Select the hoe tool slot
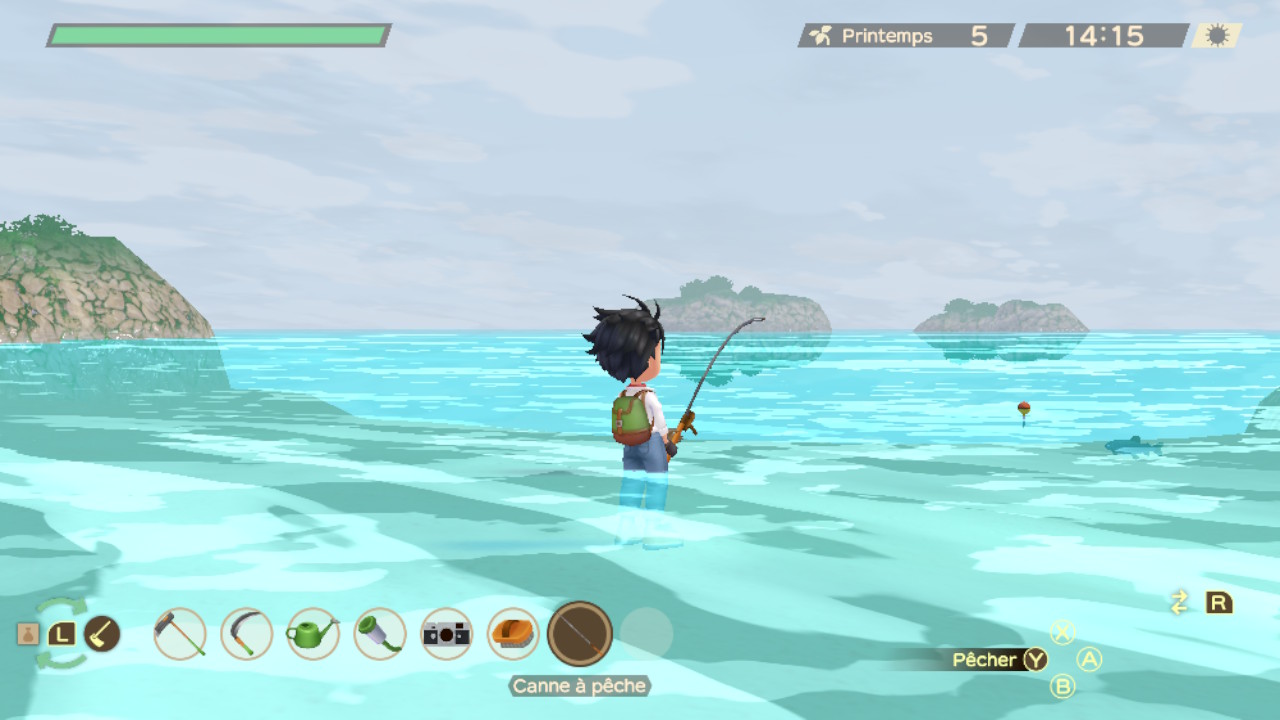The height and width of the screenshot is (720, 1280). click(180, 633)
